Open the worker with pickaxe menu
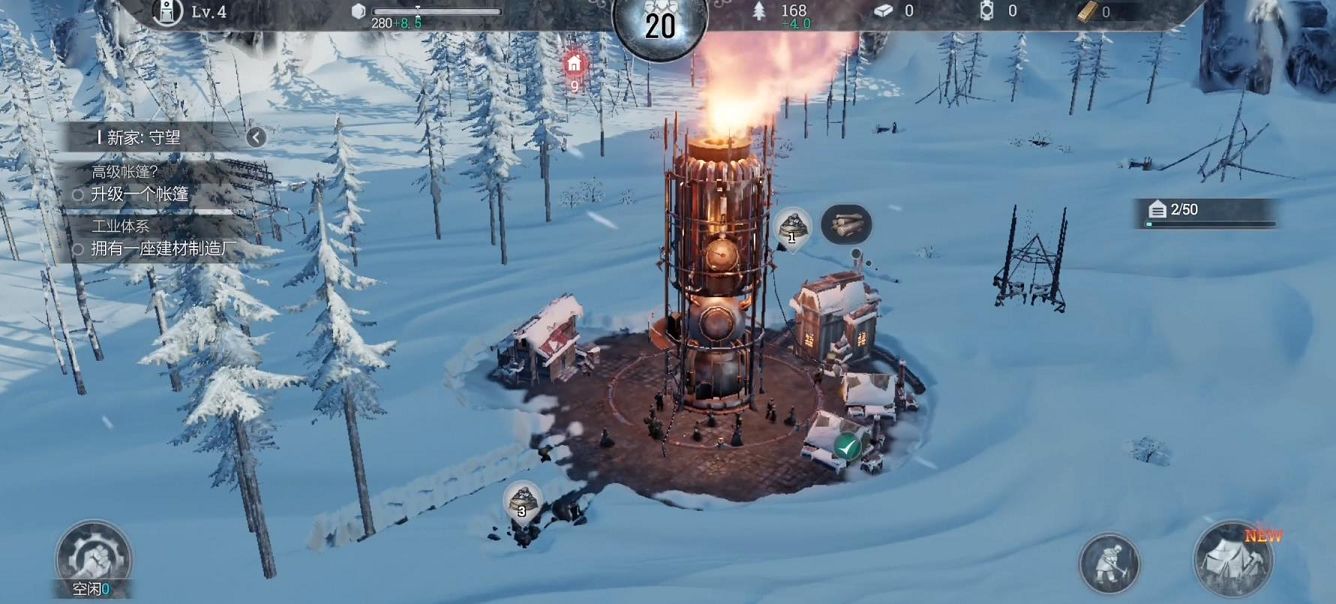 tap(1109, 563)
